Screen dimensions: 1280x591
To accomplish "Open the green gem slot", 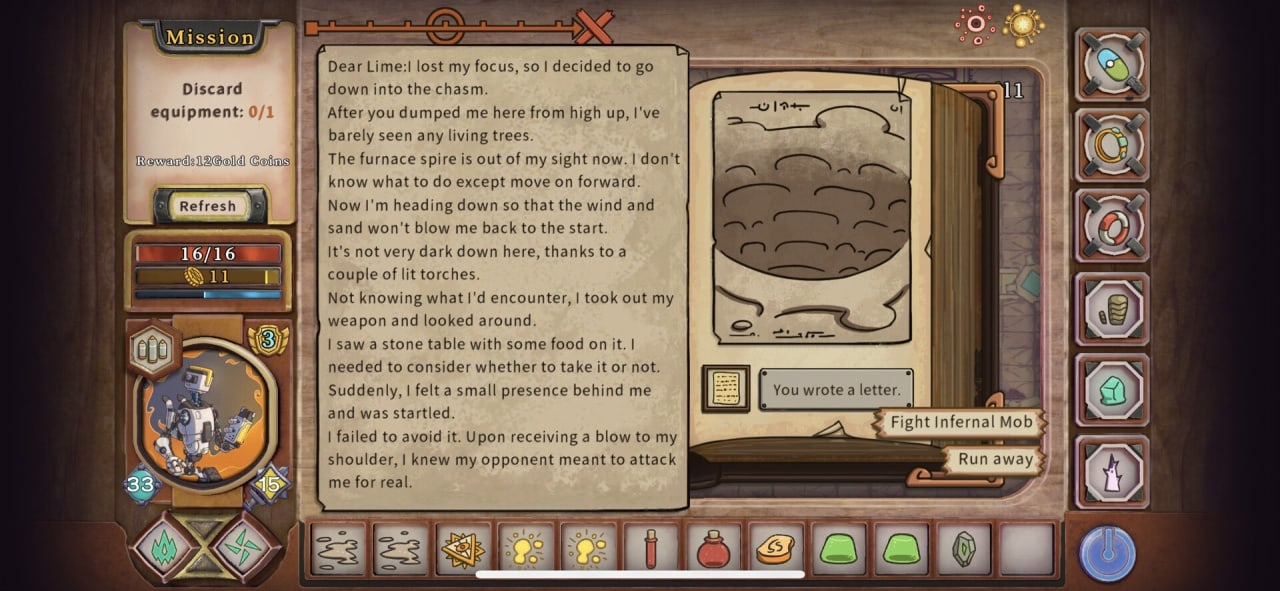I will [1112, 391].
